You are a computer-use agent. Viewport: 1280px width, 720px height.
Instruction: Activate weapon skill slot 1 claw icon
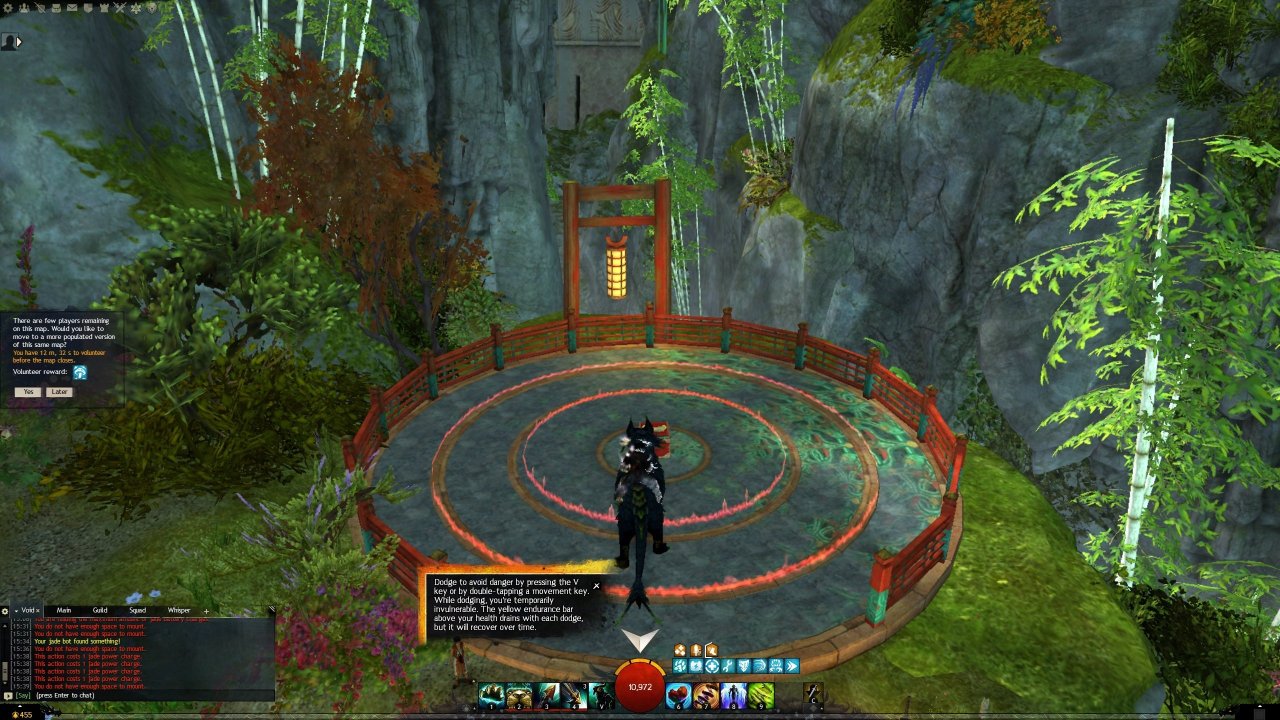(490, 695)
